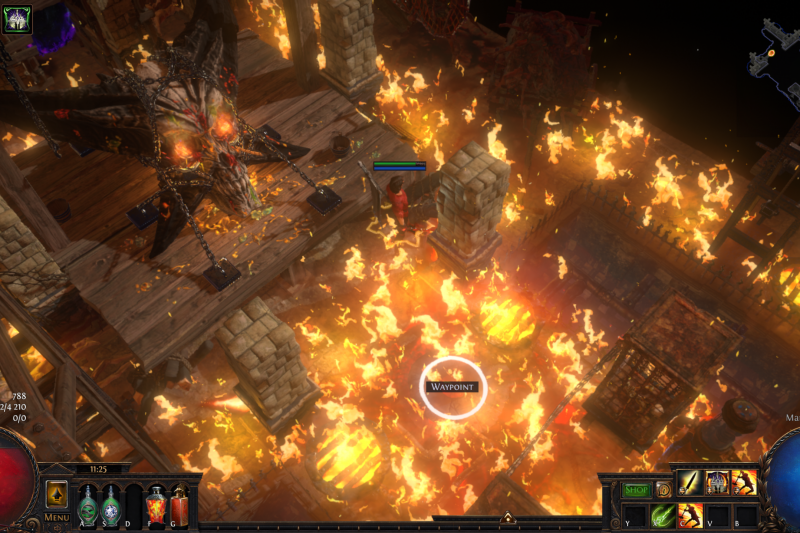Click the active buff icon with green frame
The image size is (800, 533).
pos(17,18)
